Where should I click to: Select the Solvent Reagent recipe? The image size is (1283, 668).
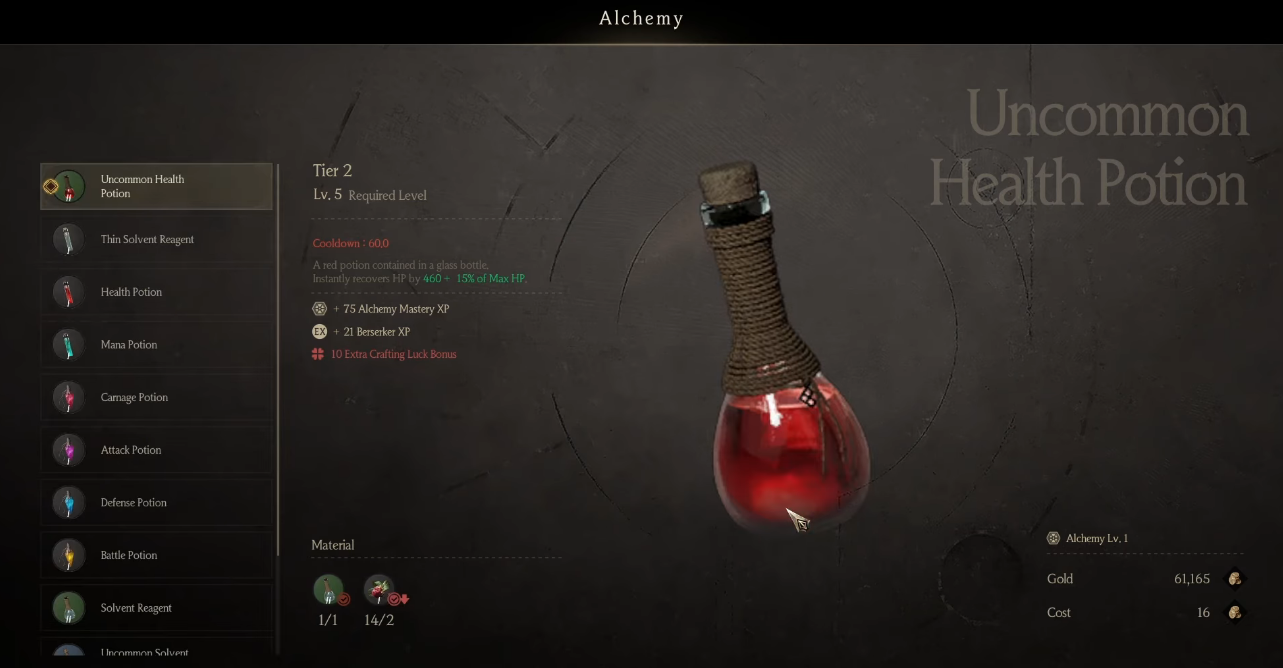click(x=156, y=608)
